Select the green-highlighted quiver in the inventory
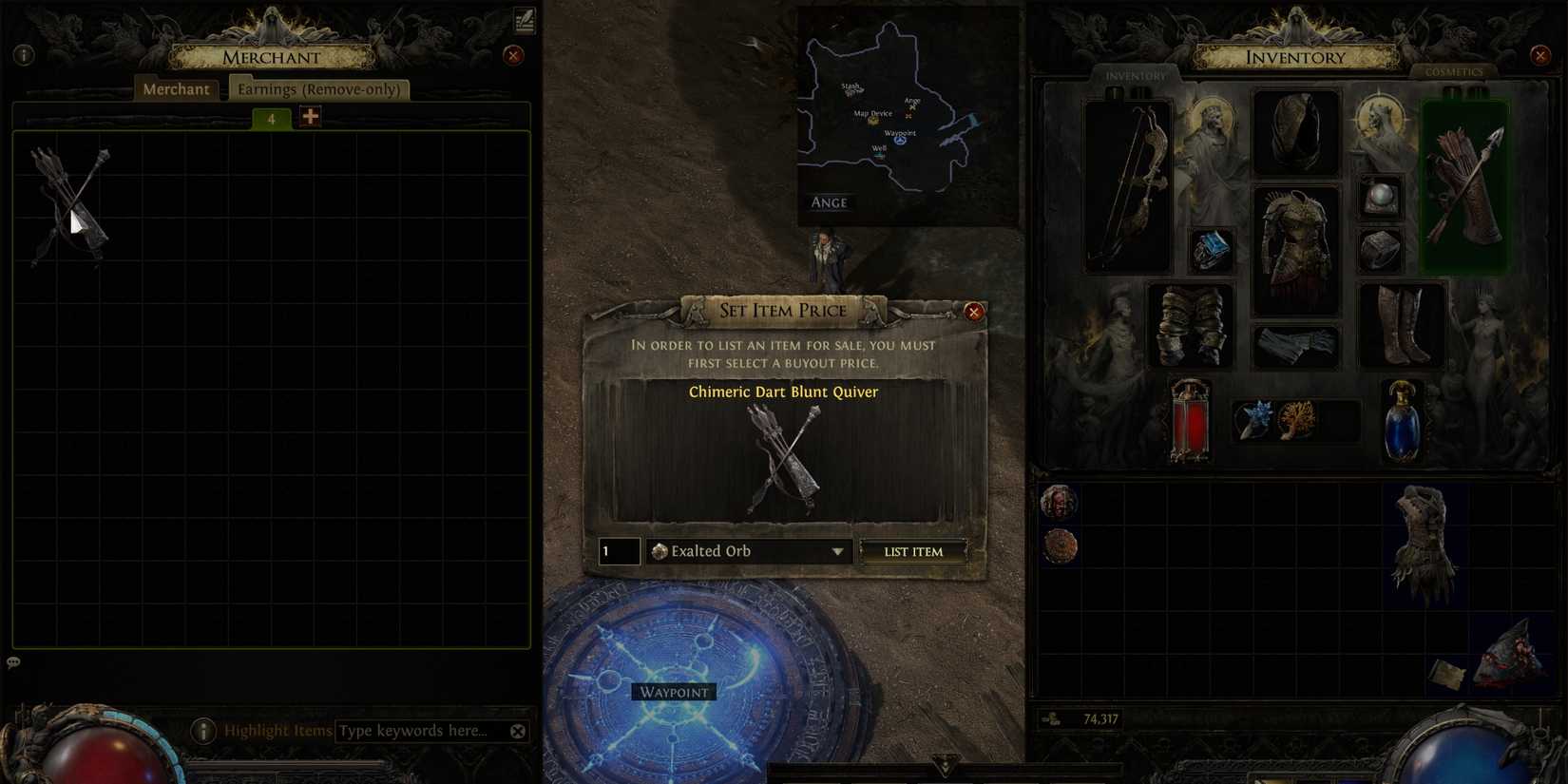 tap(1464, 185)
